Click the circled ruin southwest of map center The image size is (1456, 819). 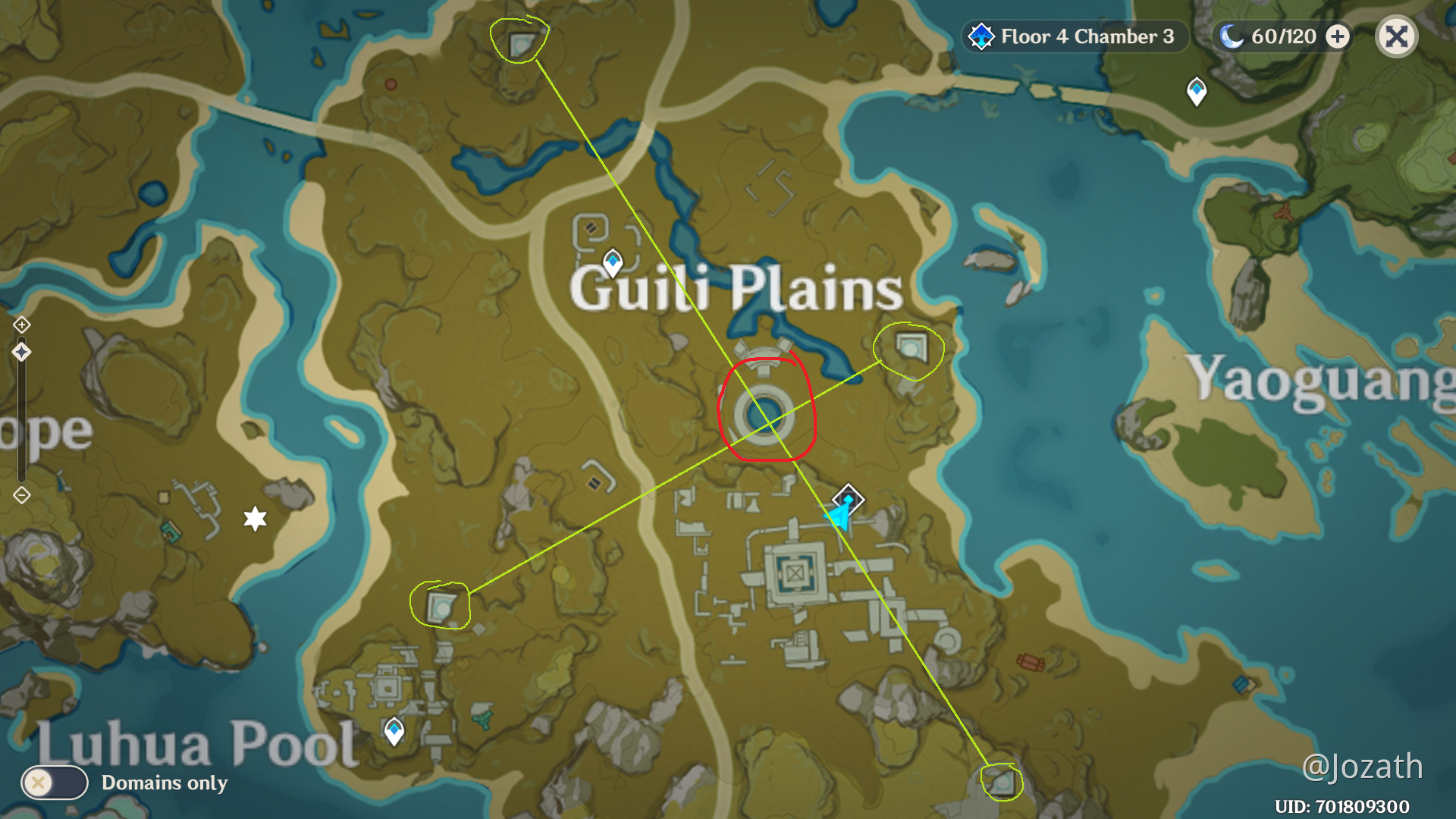tap(444, 607)
